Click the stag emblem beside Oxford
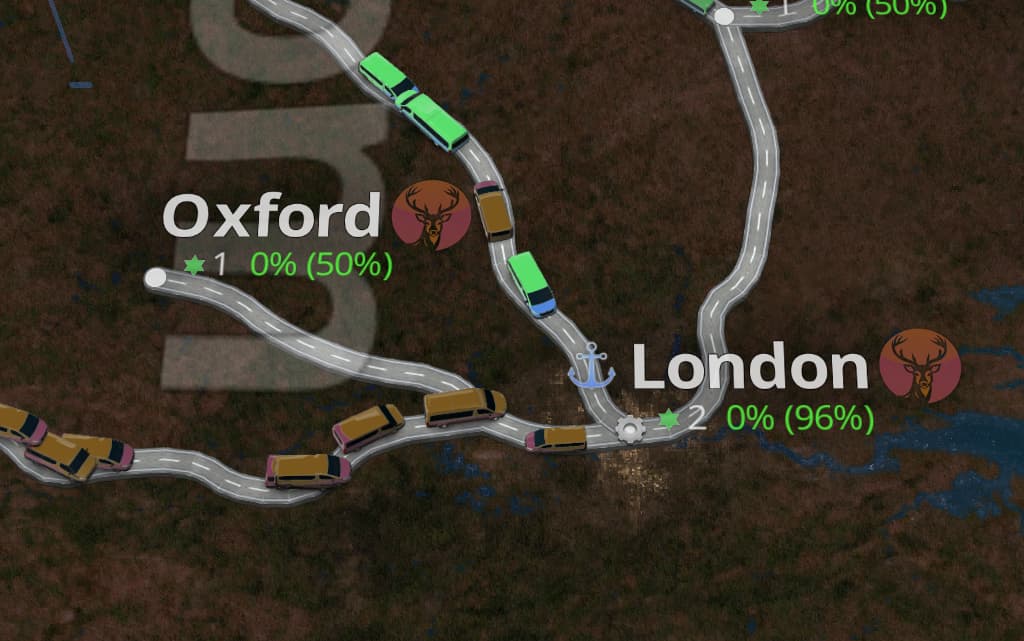Viewport: 1024px width, 641px height. (431, 215)
